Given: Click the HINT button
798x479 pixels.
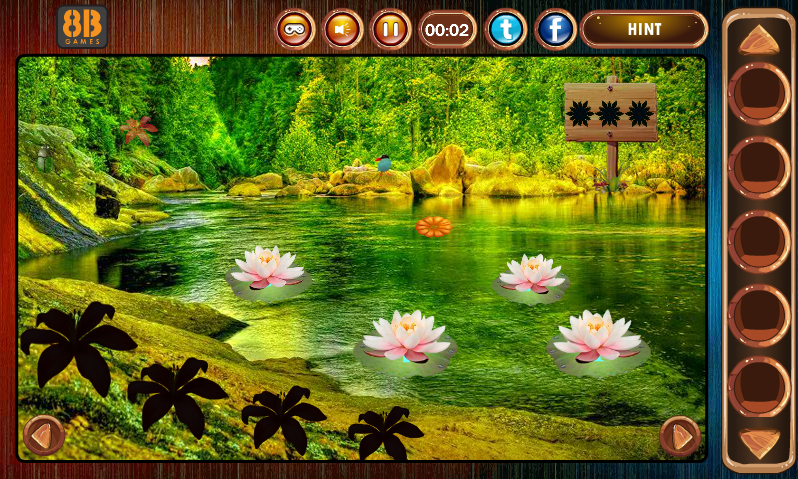Looking at the screenshot, I should pos(643,29).
